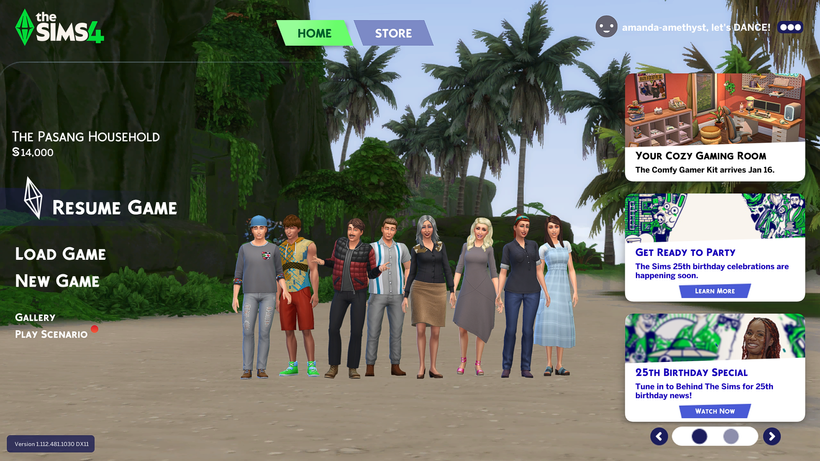This screenshot has height=461, width=820.
Task: Open the Gallery
Action: coord(35,317)
